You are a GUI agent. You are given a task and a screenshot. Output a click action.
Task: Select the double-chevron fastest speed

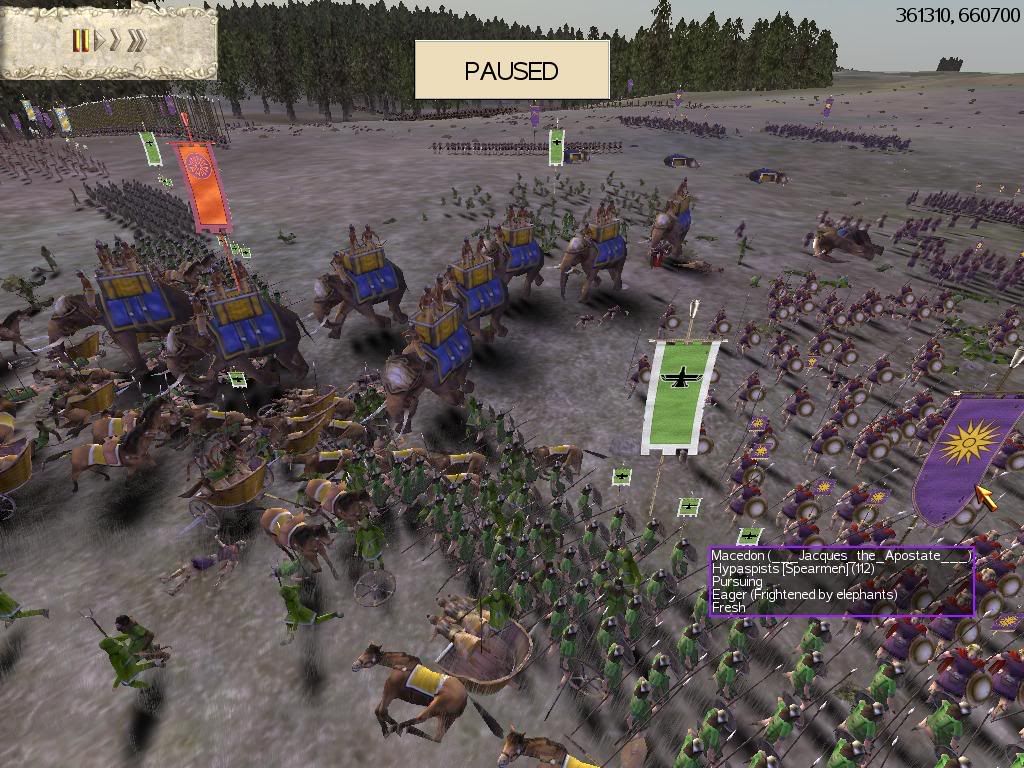pos(137,40)
